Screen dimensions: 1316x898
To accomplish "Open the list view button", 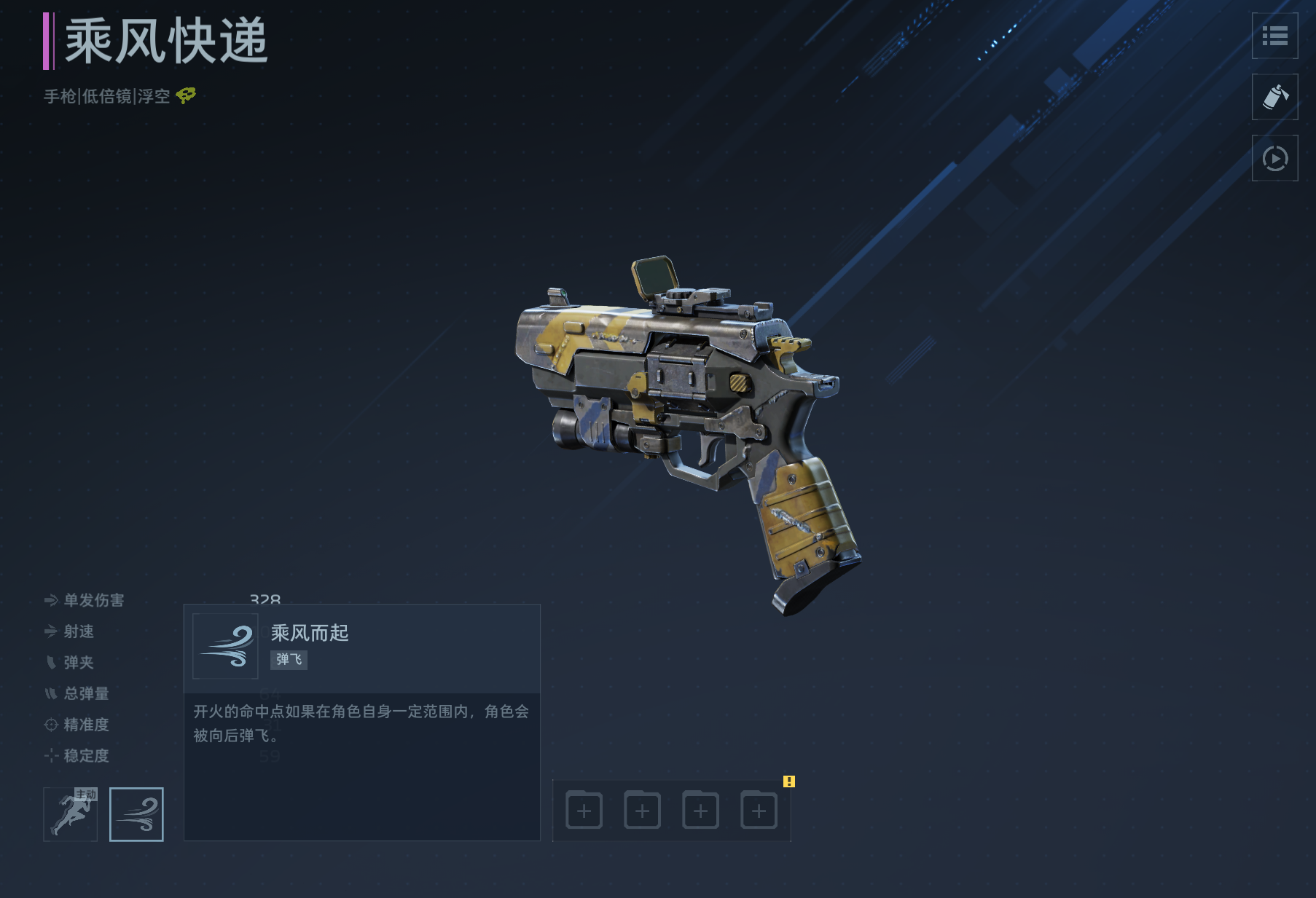I will 1274,36.
